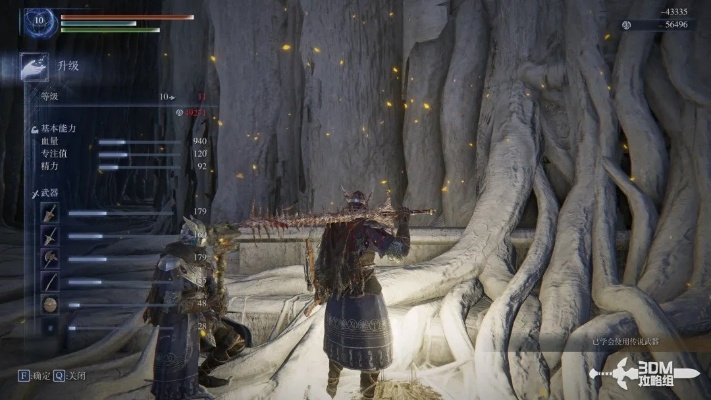Select the greatsword weapon slot
The width and height of the screenshot is (711, 400).
click(50, 212)
